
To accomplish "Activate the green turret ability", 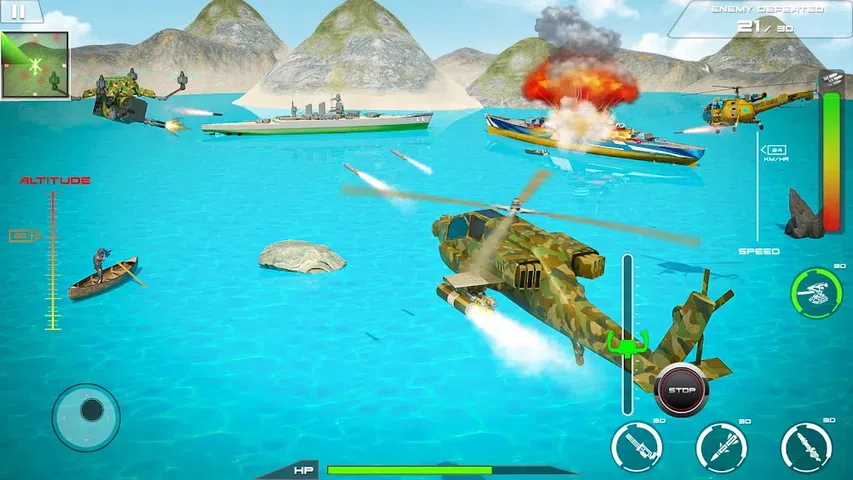I will 812,292.
